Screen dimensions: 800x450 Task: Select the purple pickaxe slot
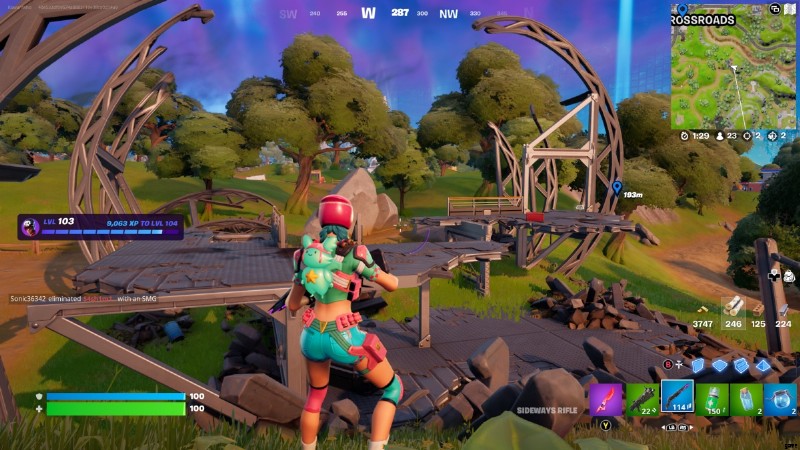pos(606,398)
